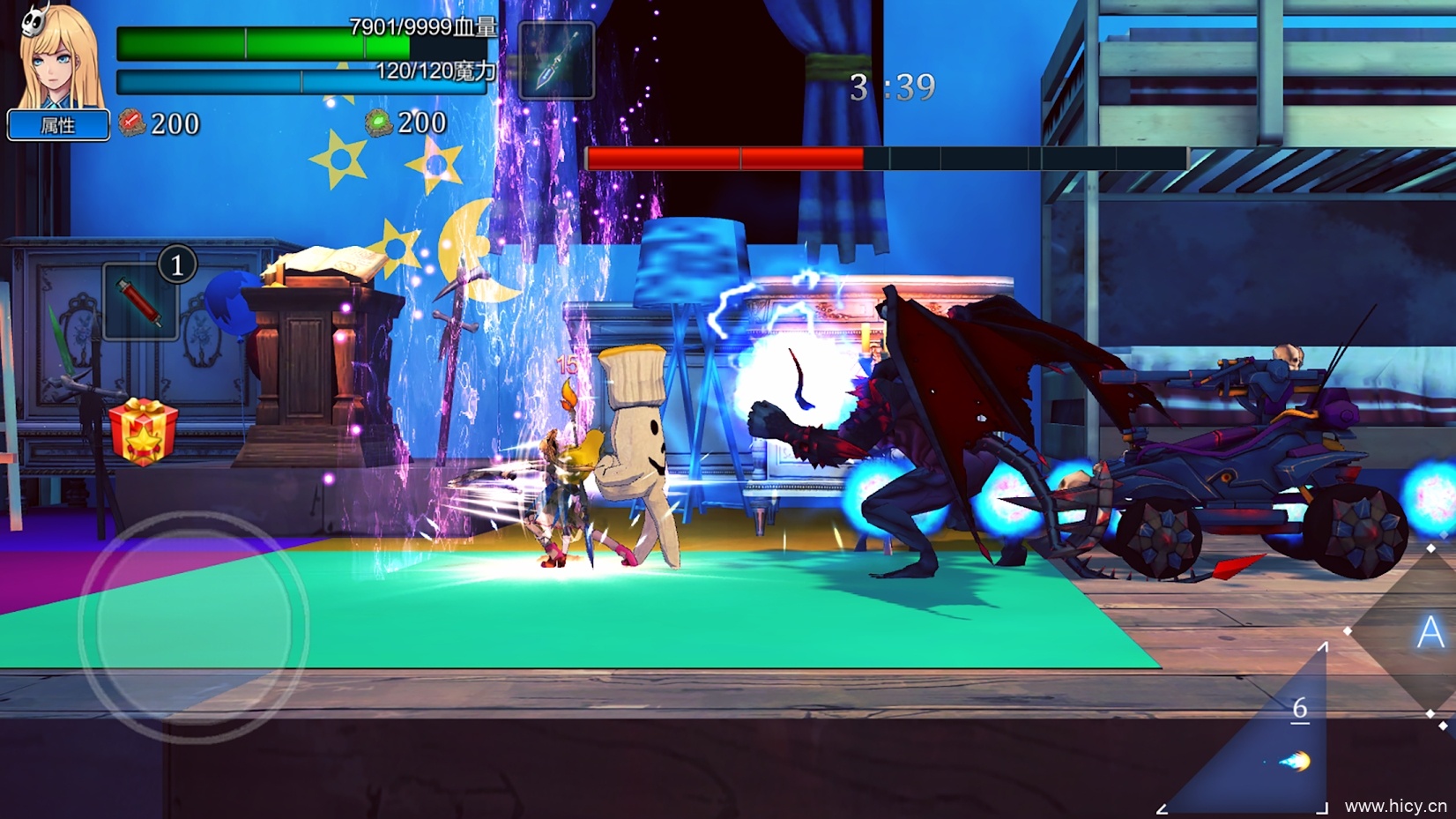Click the blonde heroine portrait
1456x819 pixels.
[x=60, y=57]
